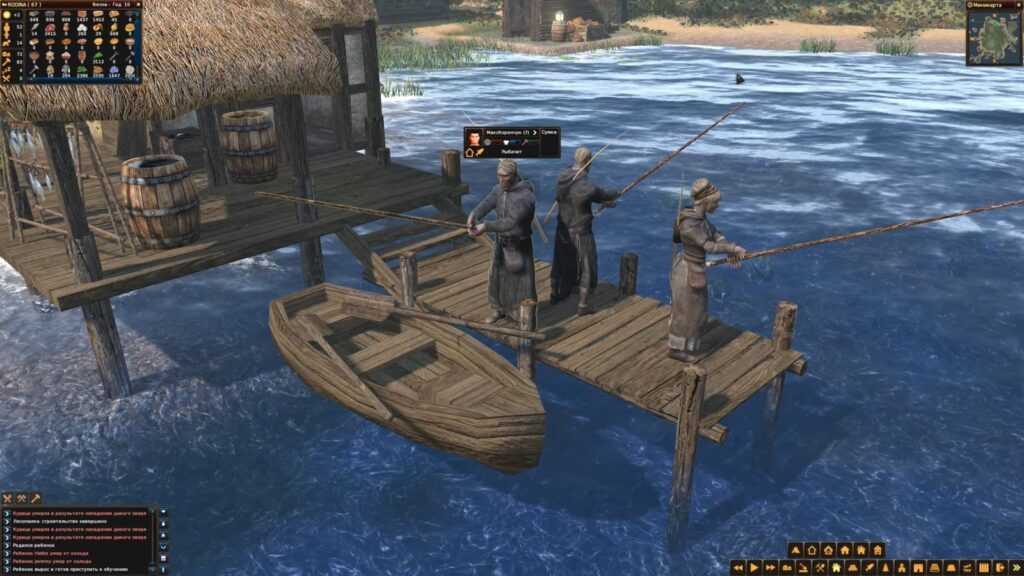
Task: Click the villager portrait in the tooltip
Action: click(474, 138)
